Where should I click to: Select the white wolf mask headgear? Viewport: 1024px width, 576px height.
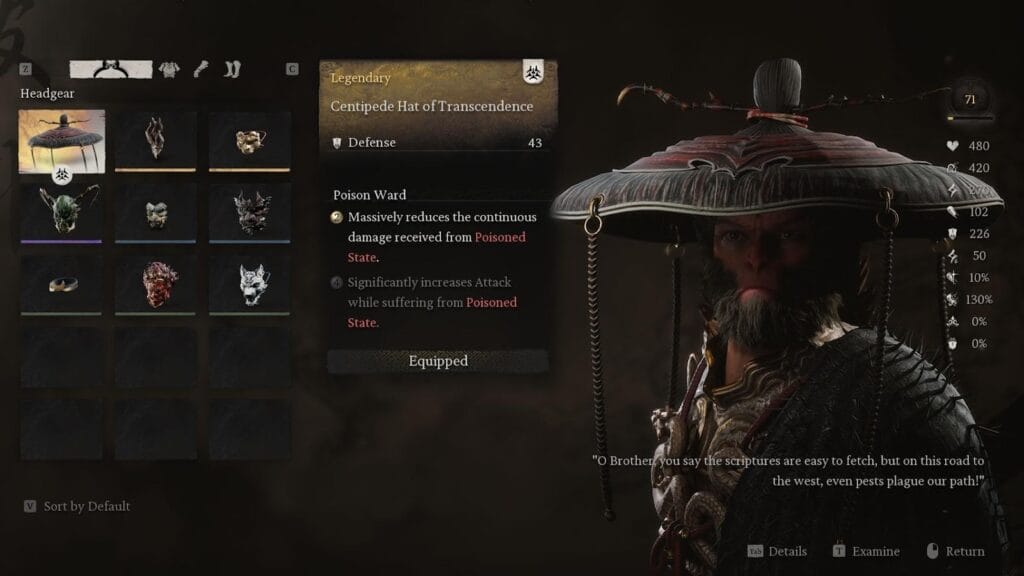[x=250, y=283]
